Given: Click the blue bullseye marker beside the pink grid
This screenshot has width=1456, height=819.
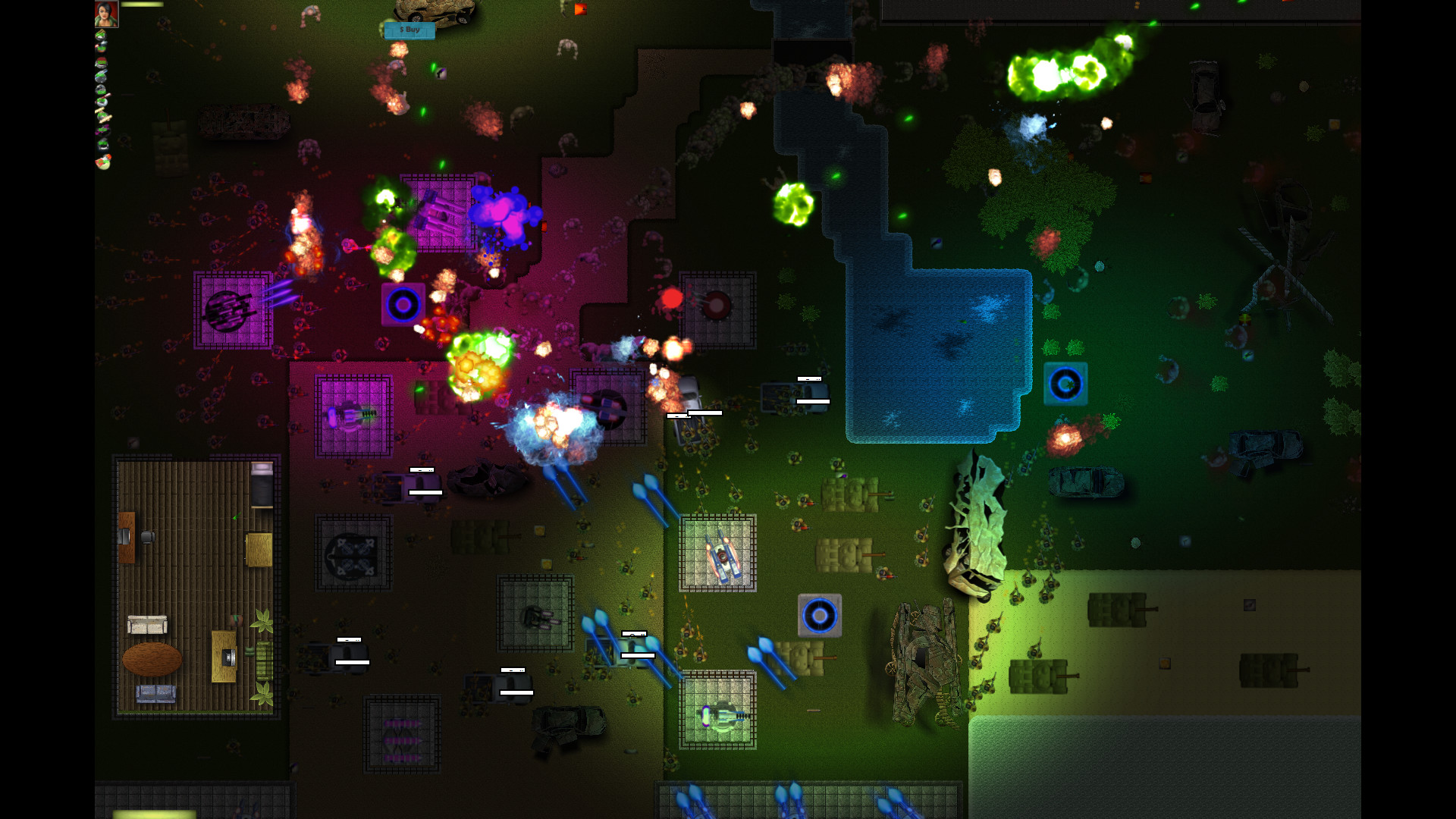Looking at the screenshot, I should (403, 305).
